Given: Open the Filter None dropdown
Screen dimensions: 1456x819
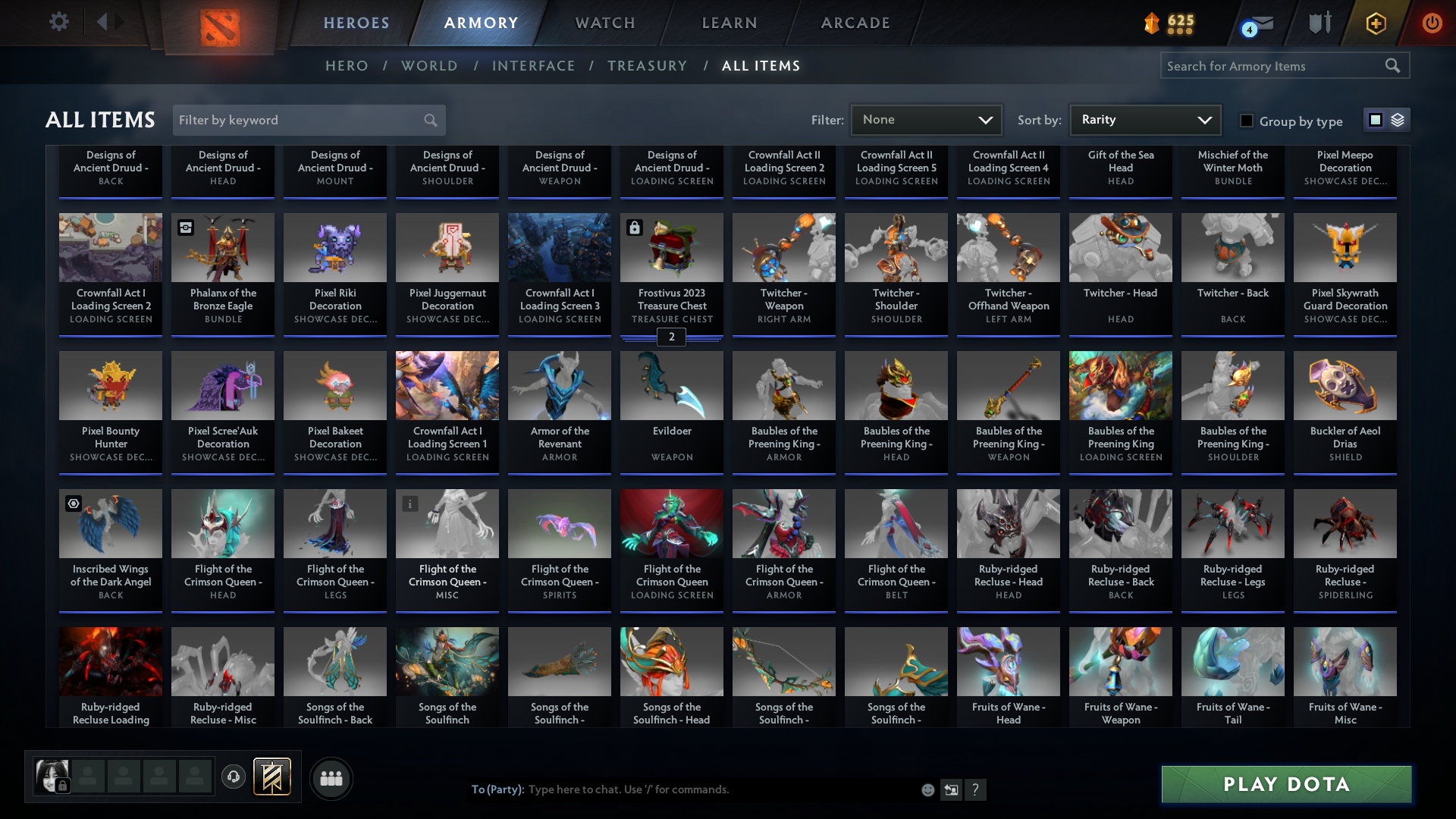Looking at the screenshot, I should pos(926,119).
